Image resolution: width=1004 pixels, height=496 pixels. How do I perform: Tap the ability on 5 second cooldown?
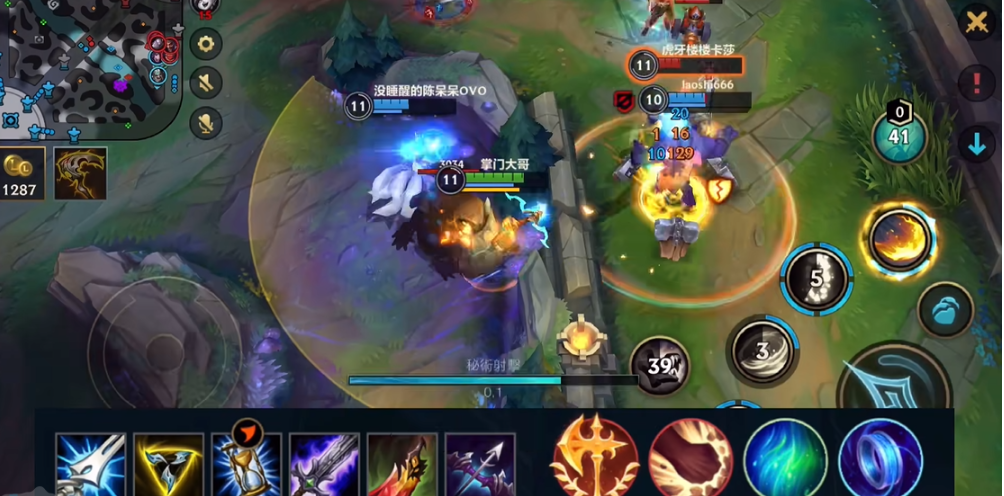(x=816, y=278)
